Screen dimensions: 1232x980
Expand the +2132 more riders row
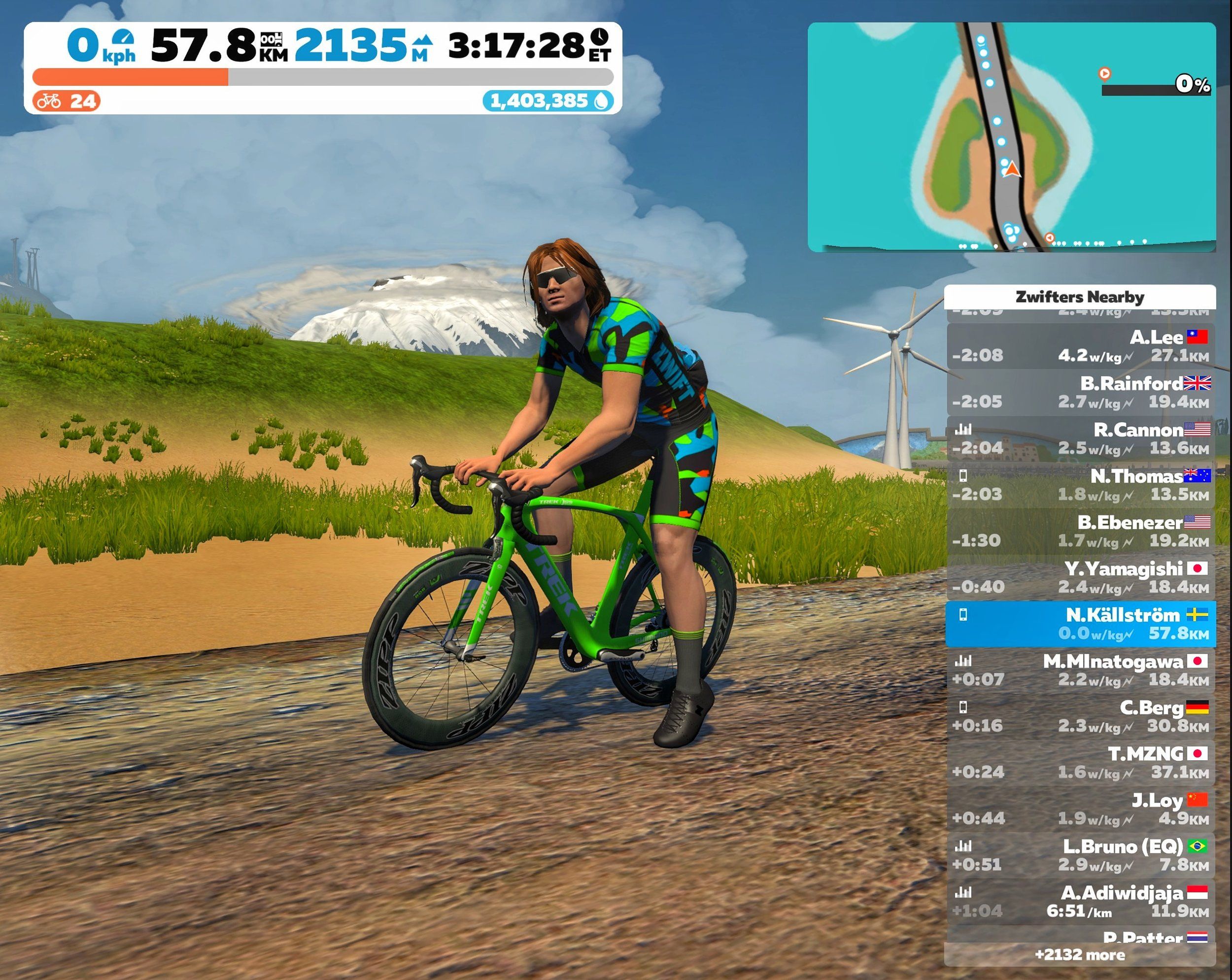pyautogui.click(x=1079, y=955)
